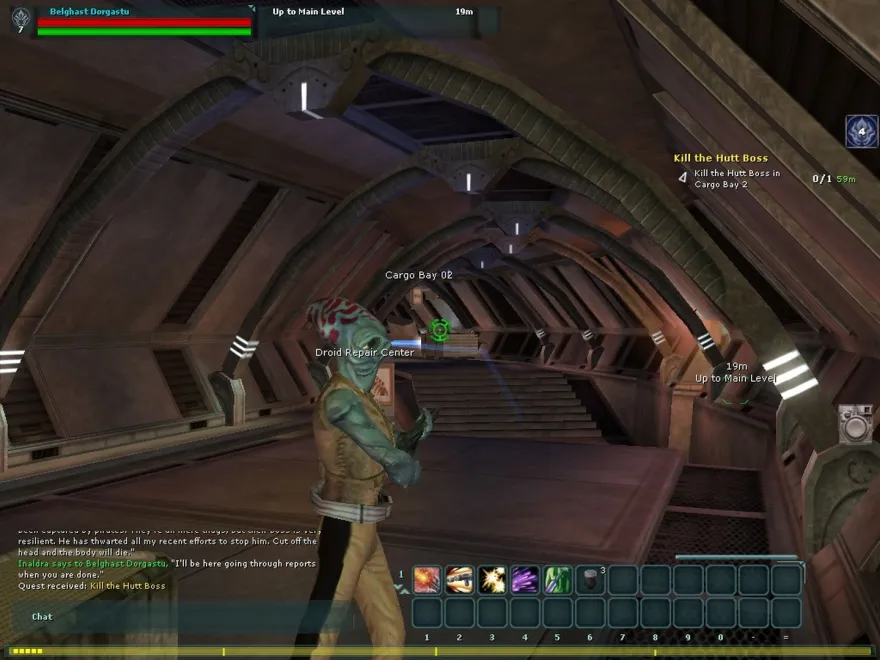Use the rifle shot ability in slot 2

pyautogui.click(x=460, y=580)
